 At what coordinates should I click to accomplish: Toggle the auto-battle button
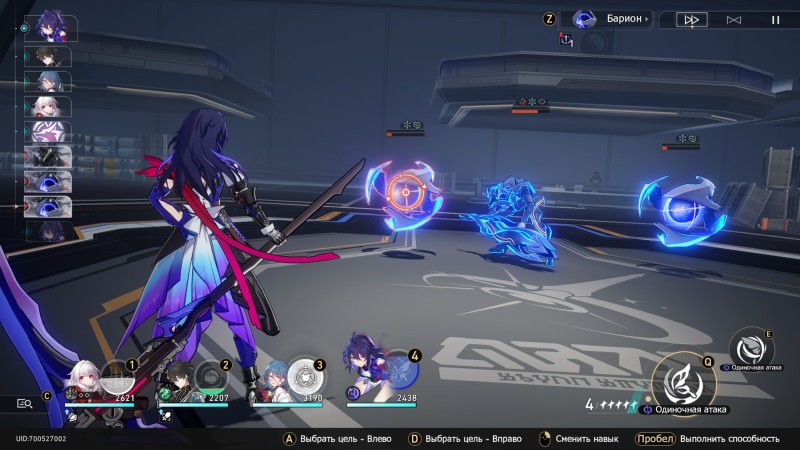(x=733, y=19)
